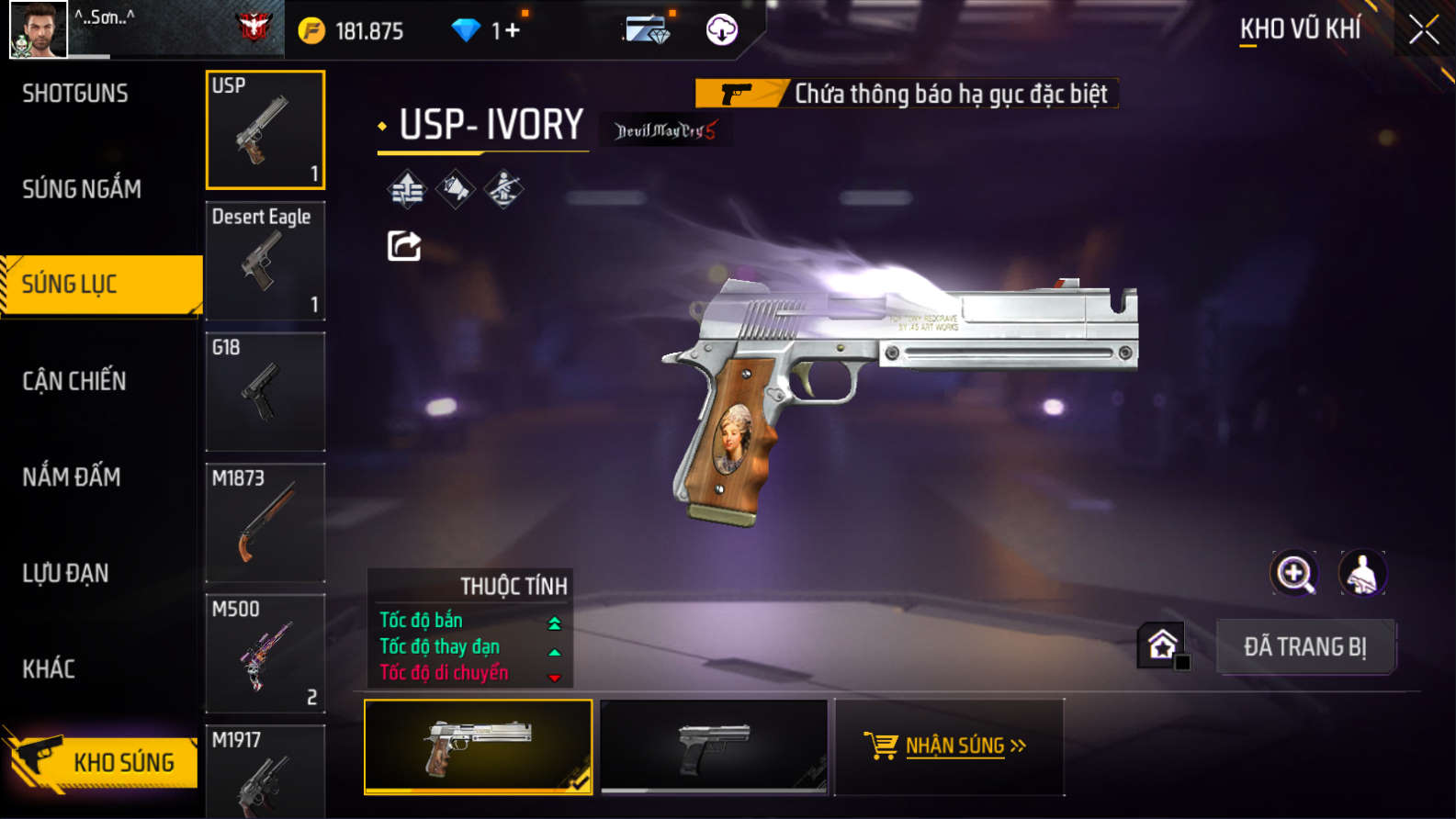Click the share icon below the weapon name
Image resolution: width=1456 pixels, height=819 pixels.
click(x=404, y=246)
